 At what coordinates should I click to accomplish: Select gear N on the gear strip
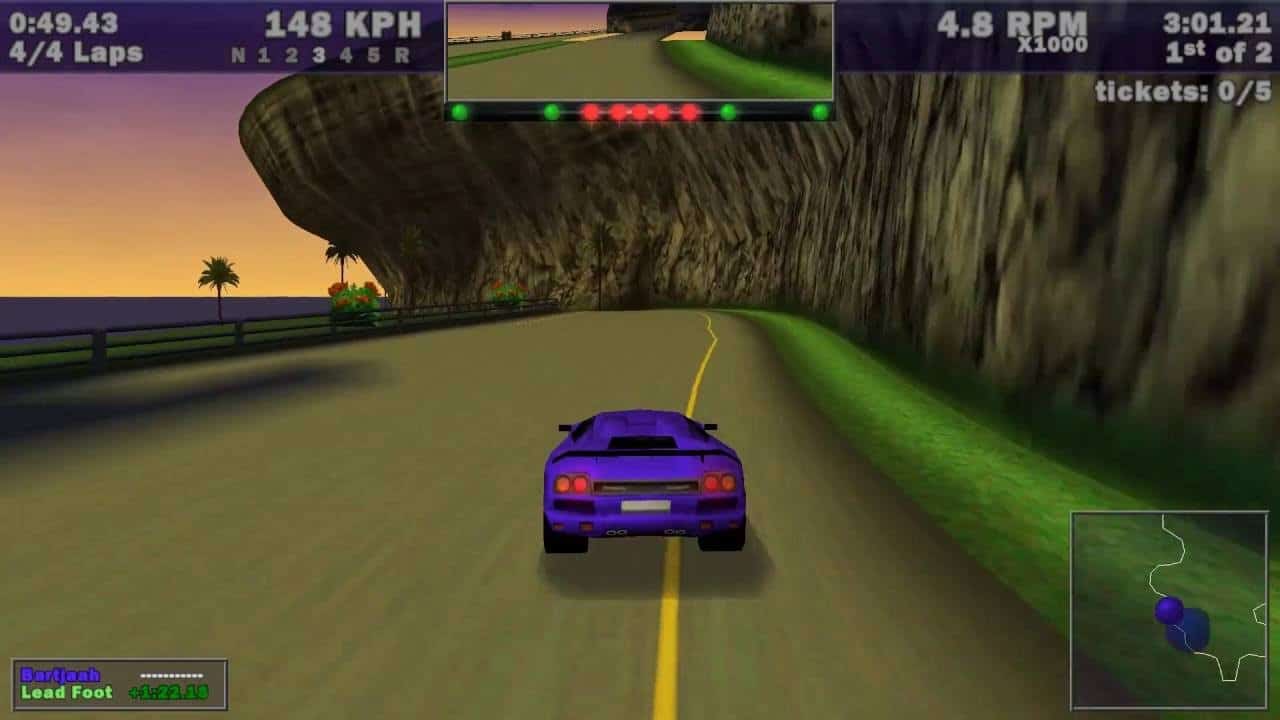[241, 51]
